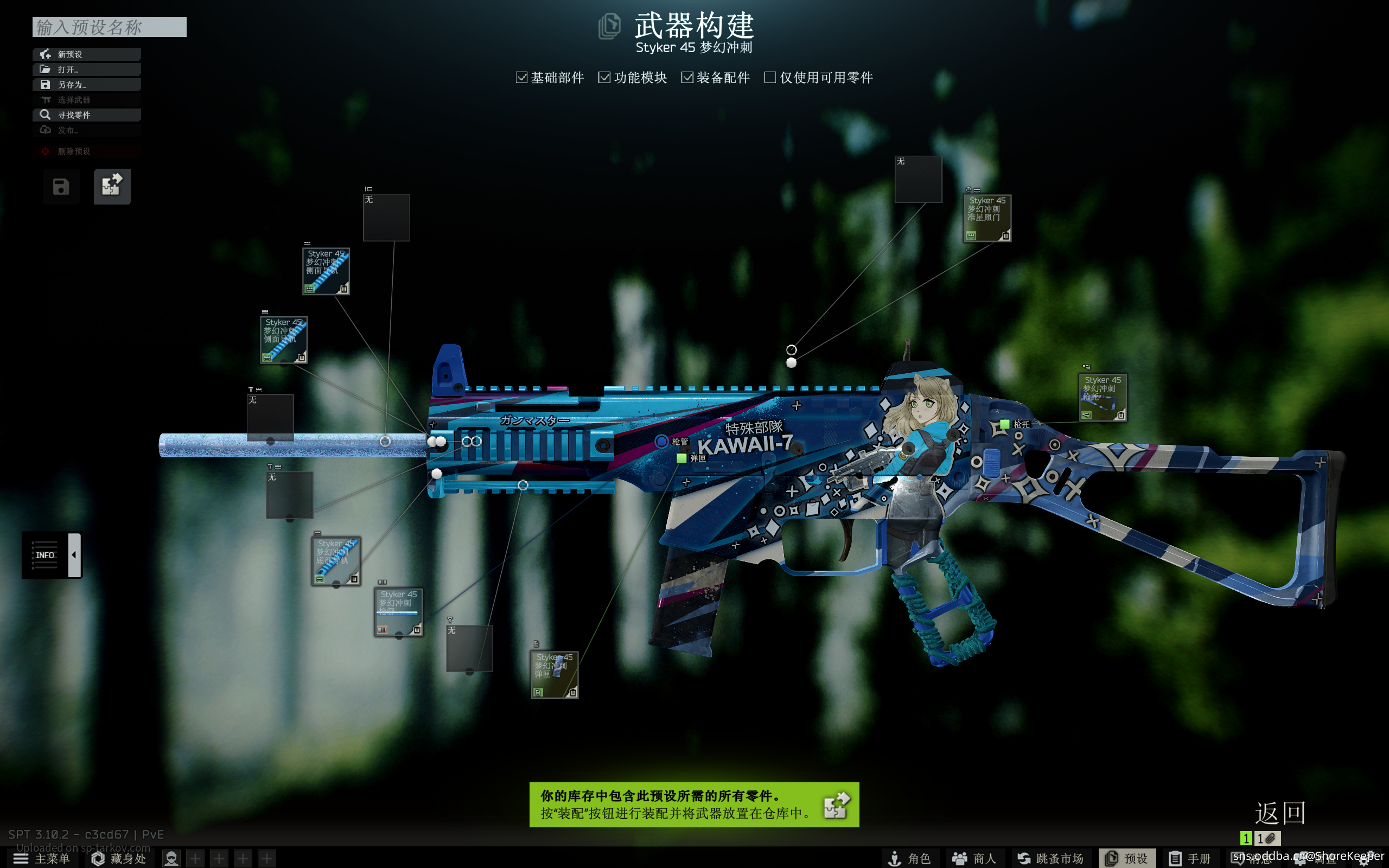This screenshot has width=1389, height=868.
Task: Select the Styker 45 枪托 stock slot
Action: 1102,397
